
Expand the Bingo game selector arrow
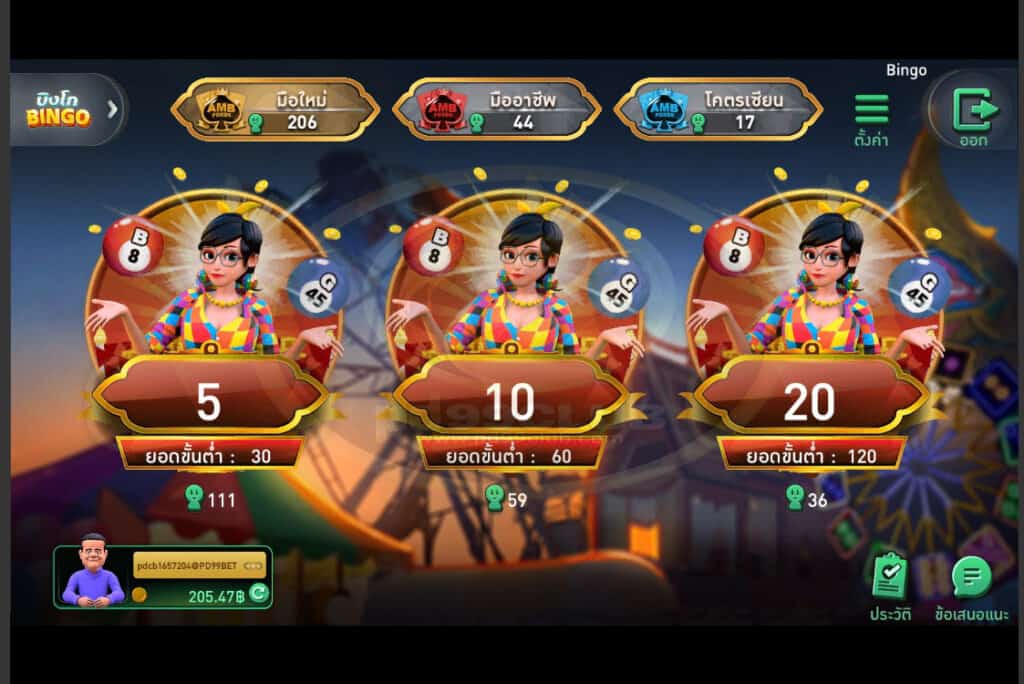[x=113, y=108]
